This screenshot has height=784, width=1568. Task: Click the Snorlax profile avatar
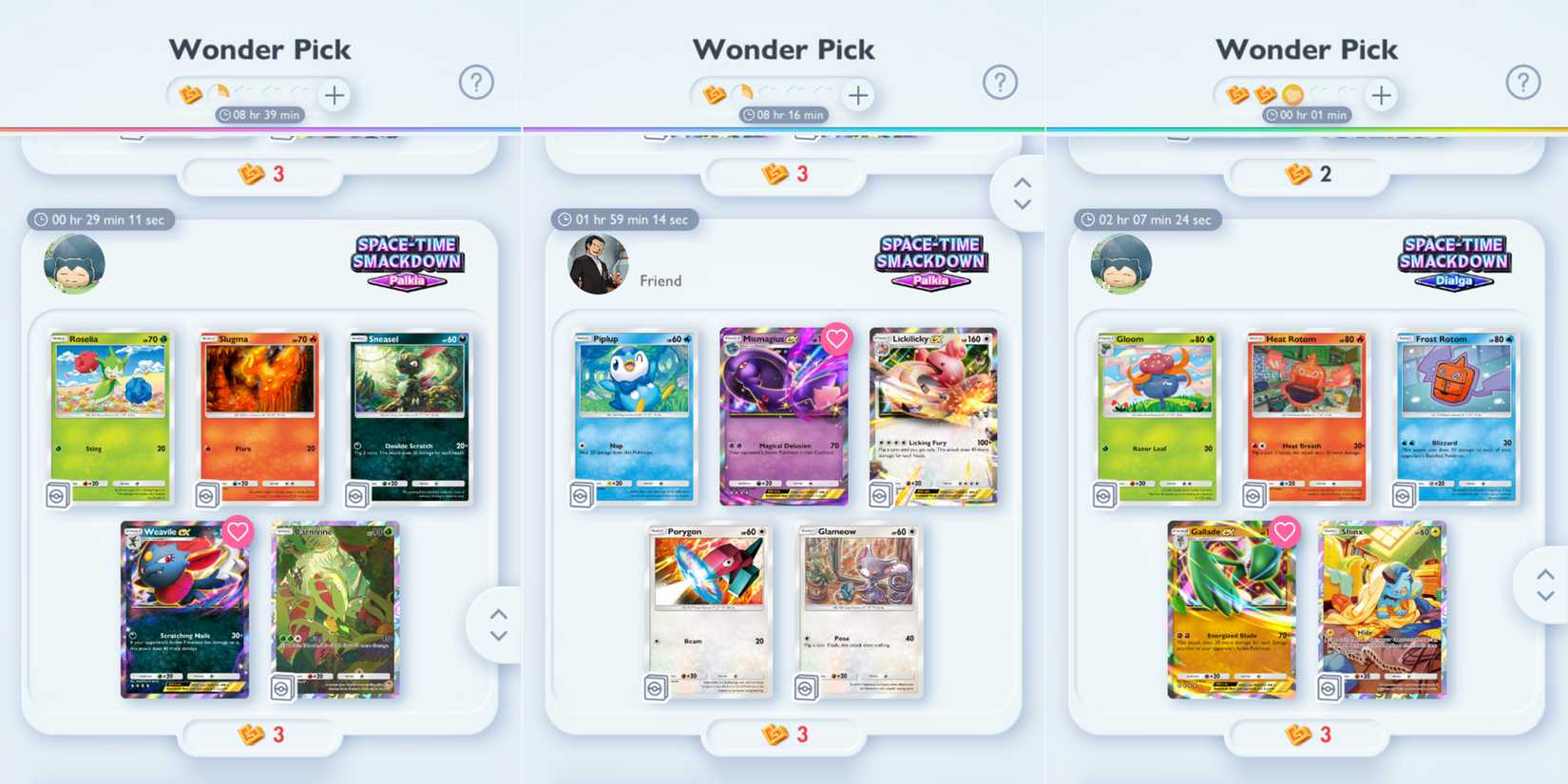(x=73, y=263)
